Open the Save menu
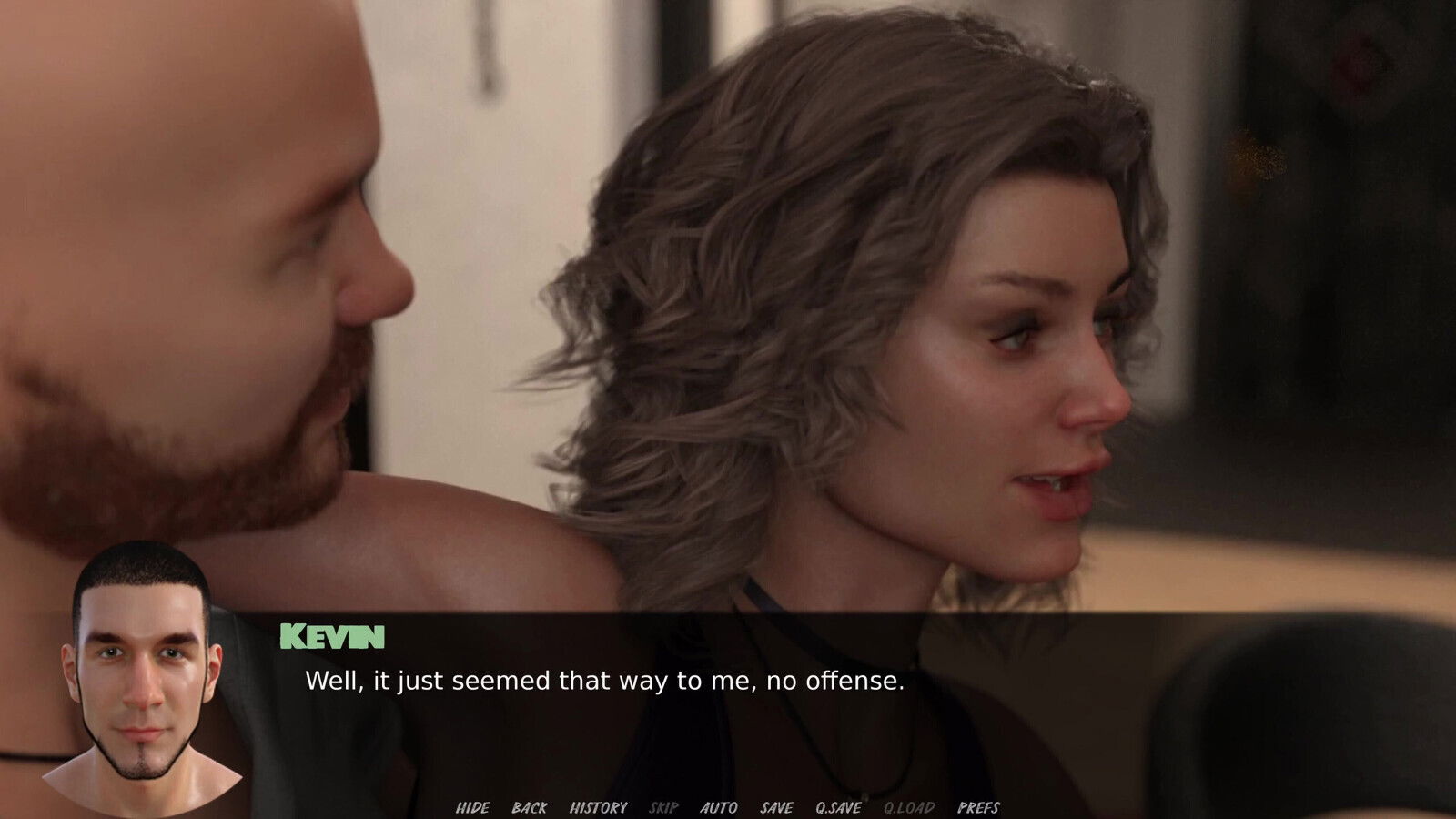Screen dimensions: 1456x819 click(776, 807)
